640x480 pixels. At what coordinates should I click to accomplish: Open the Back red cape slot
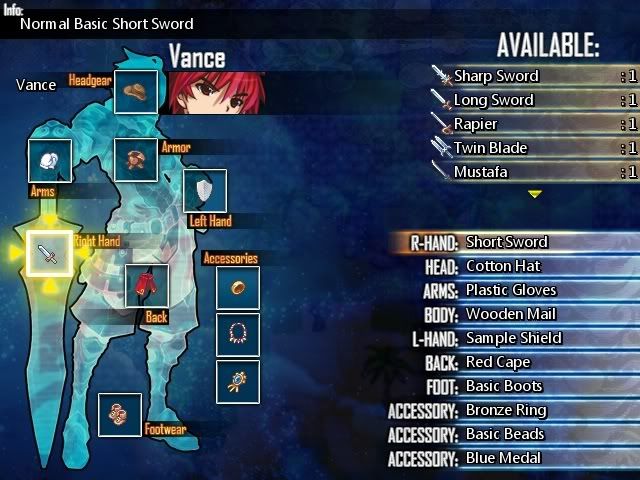tap(146, 286)
